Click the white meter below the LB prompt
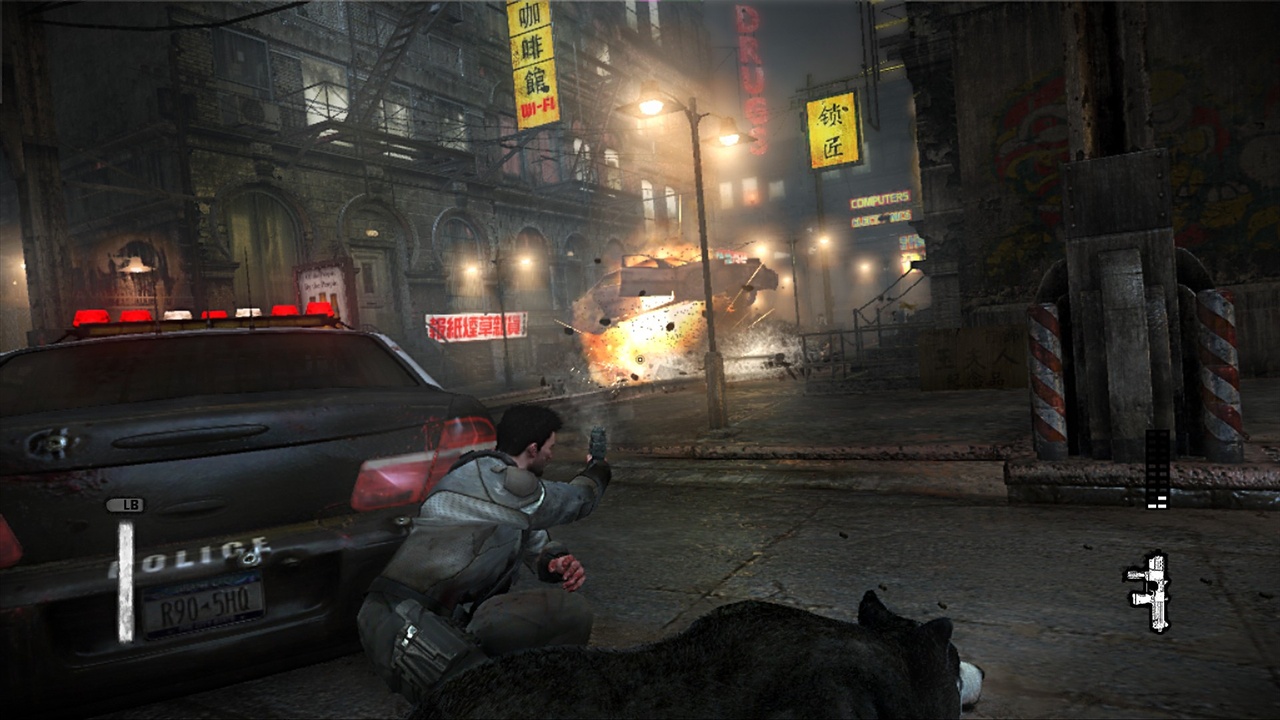Screen dimensions: 1280x720 coord(126,580)
